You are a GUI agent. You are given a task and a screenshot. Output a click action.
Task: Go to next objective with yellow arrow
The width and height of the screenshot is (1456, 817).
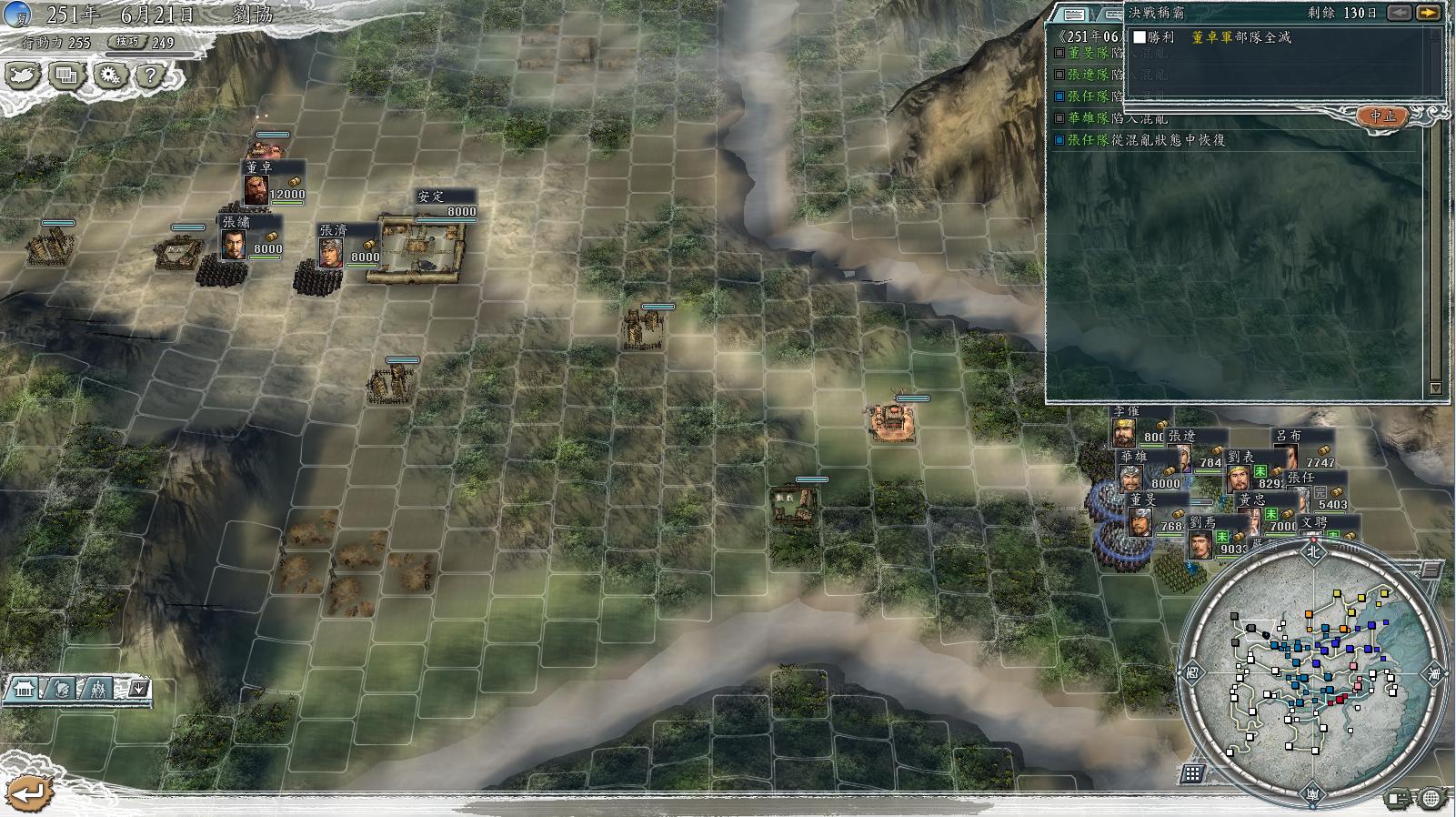pyautogui.click(x=1429, y=13)
